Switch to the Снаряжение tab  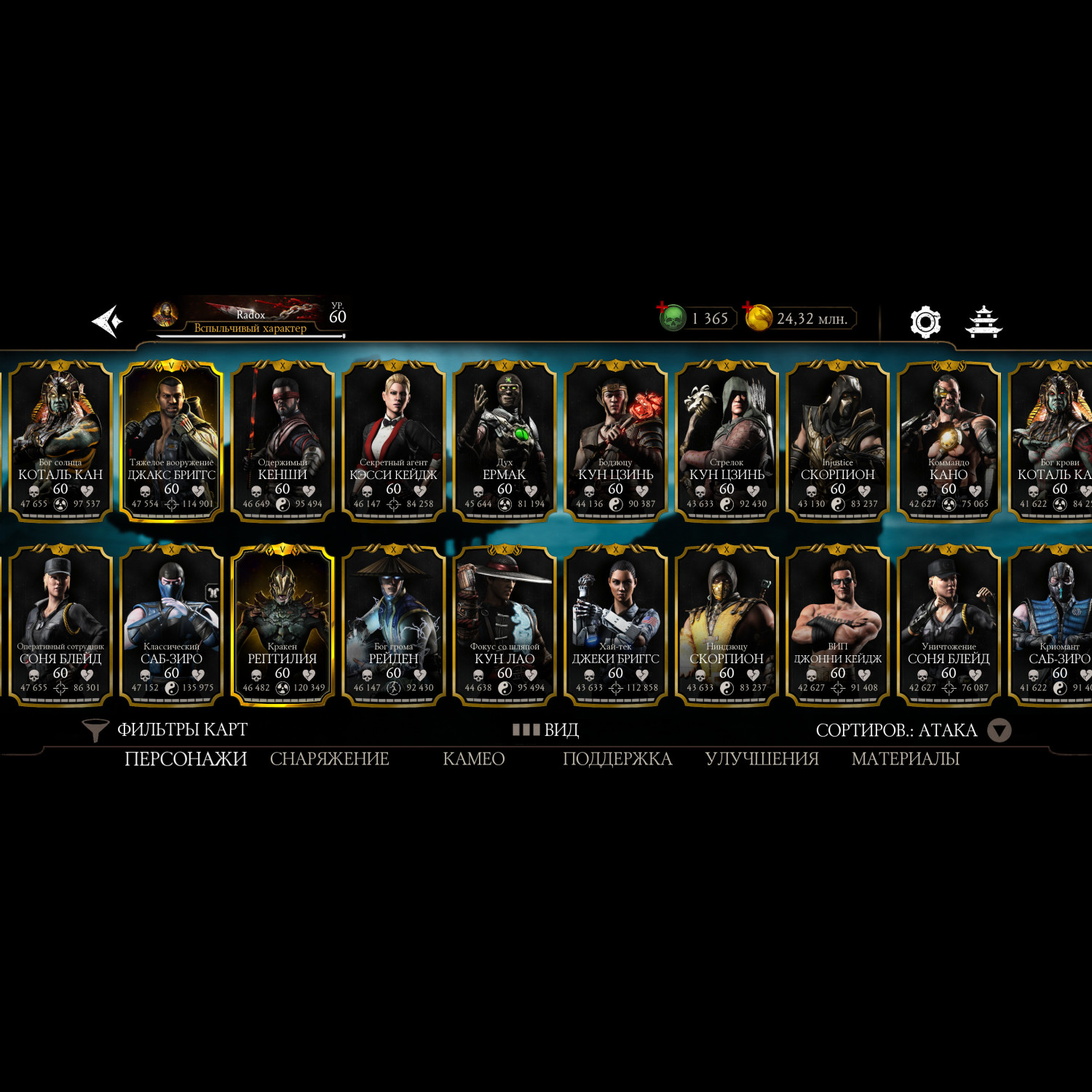point(329,759)
